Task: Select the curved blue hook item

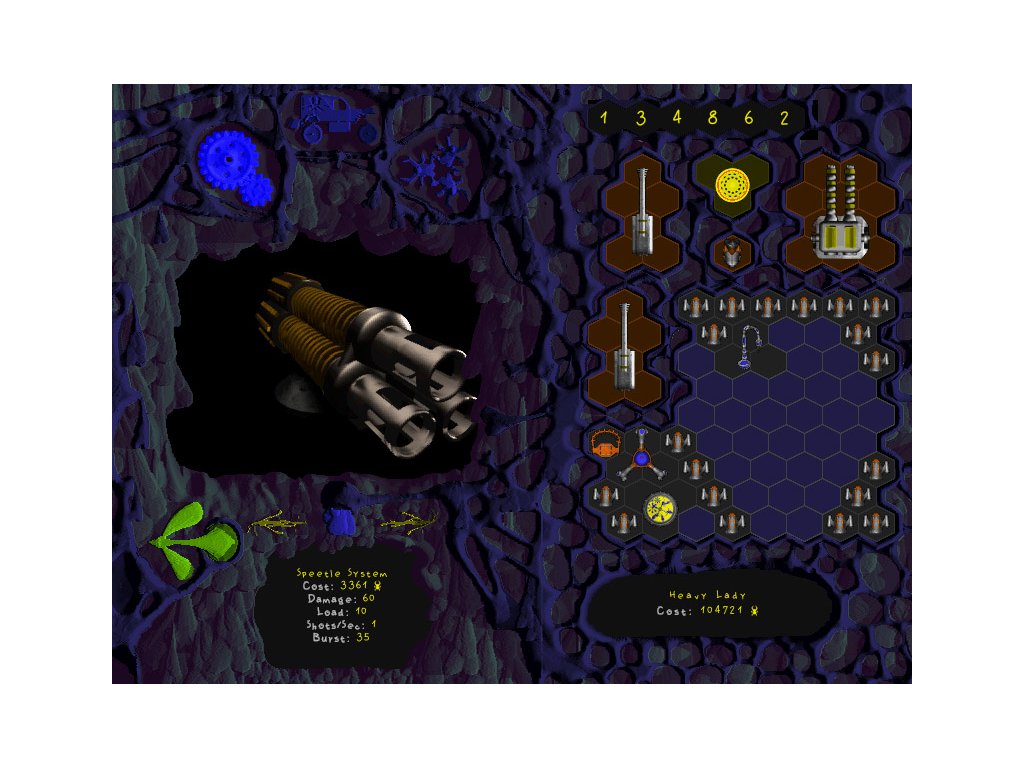Action: click(x=748, y=347)
